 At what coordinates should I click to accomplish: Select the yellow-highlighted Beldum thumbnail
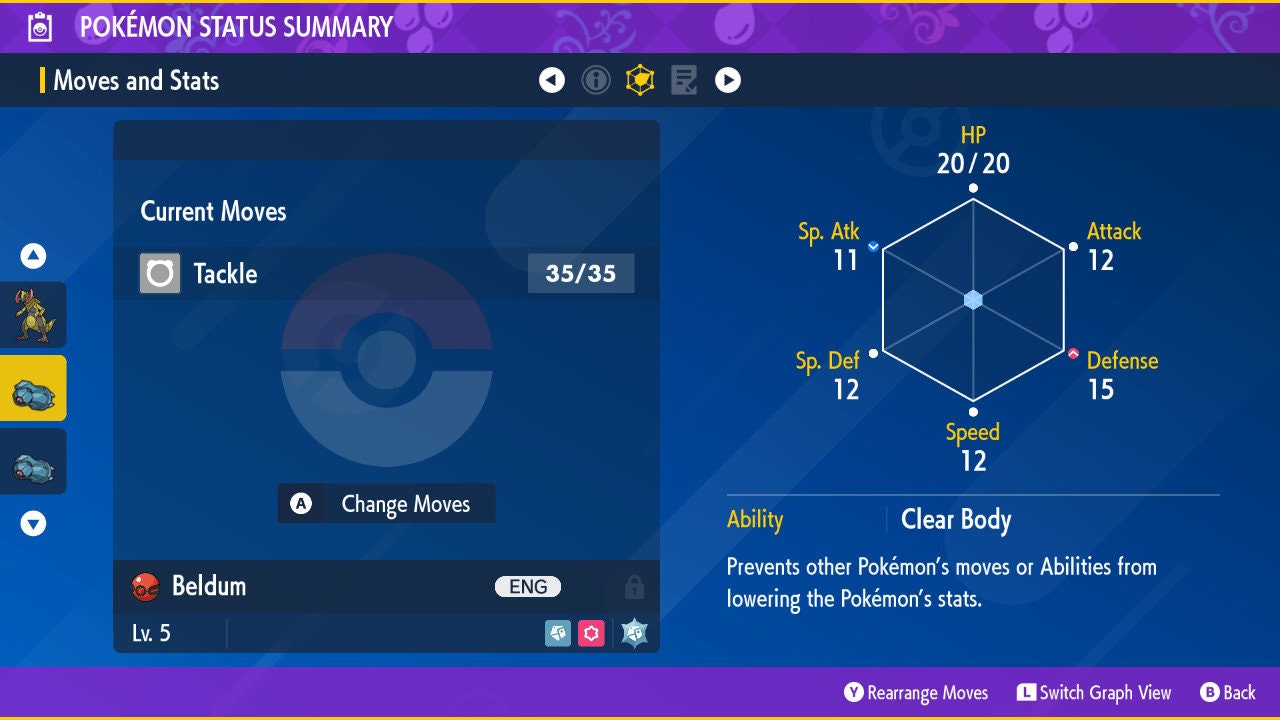tap(34, 388)
